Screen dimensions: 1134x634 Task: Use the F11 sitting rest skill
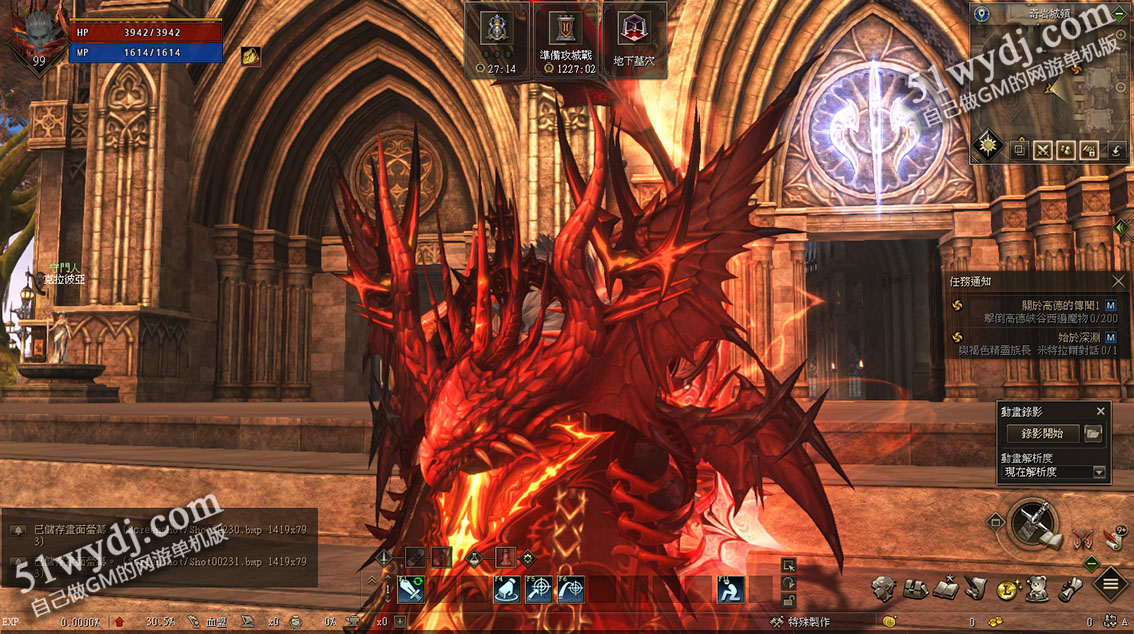point(731,590)
